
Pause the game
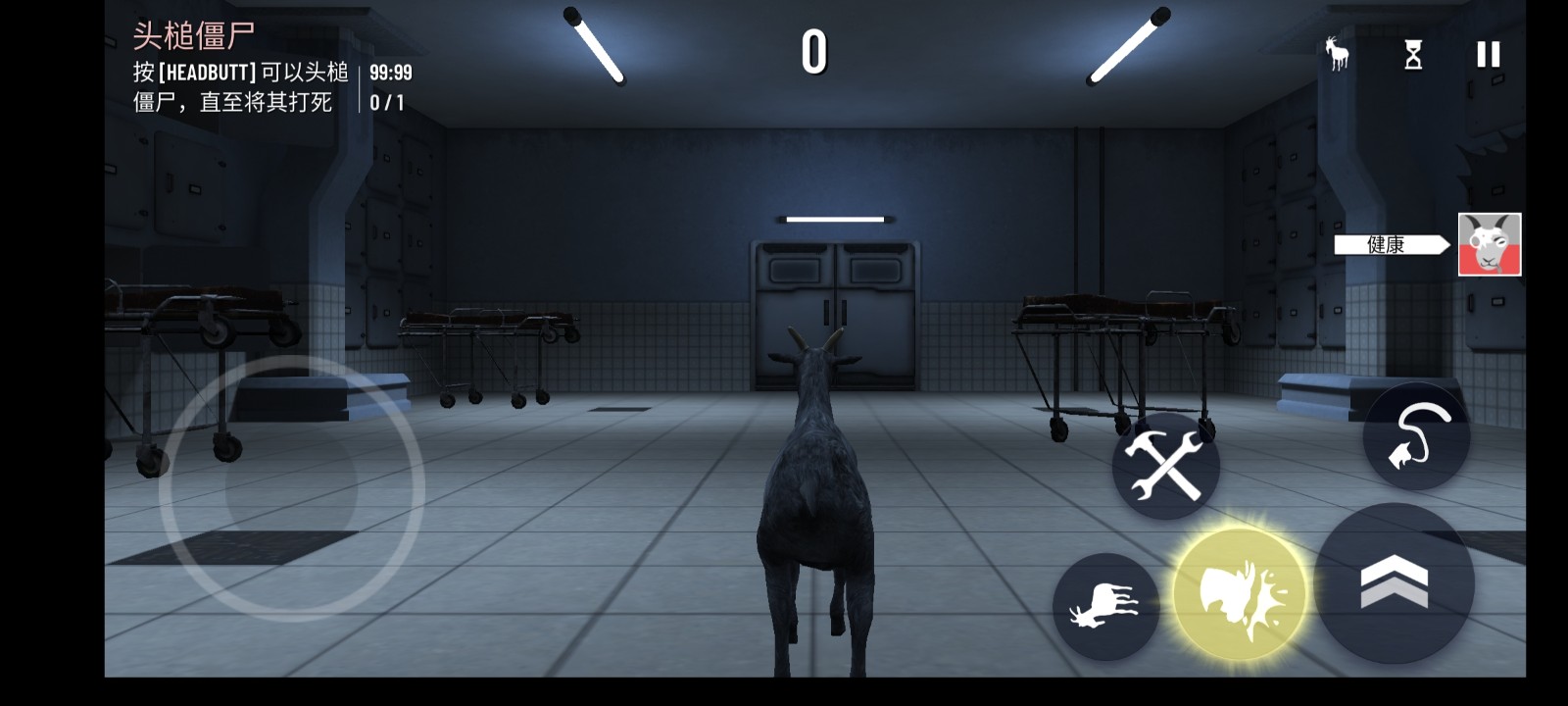point(1488,55)
